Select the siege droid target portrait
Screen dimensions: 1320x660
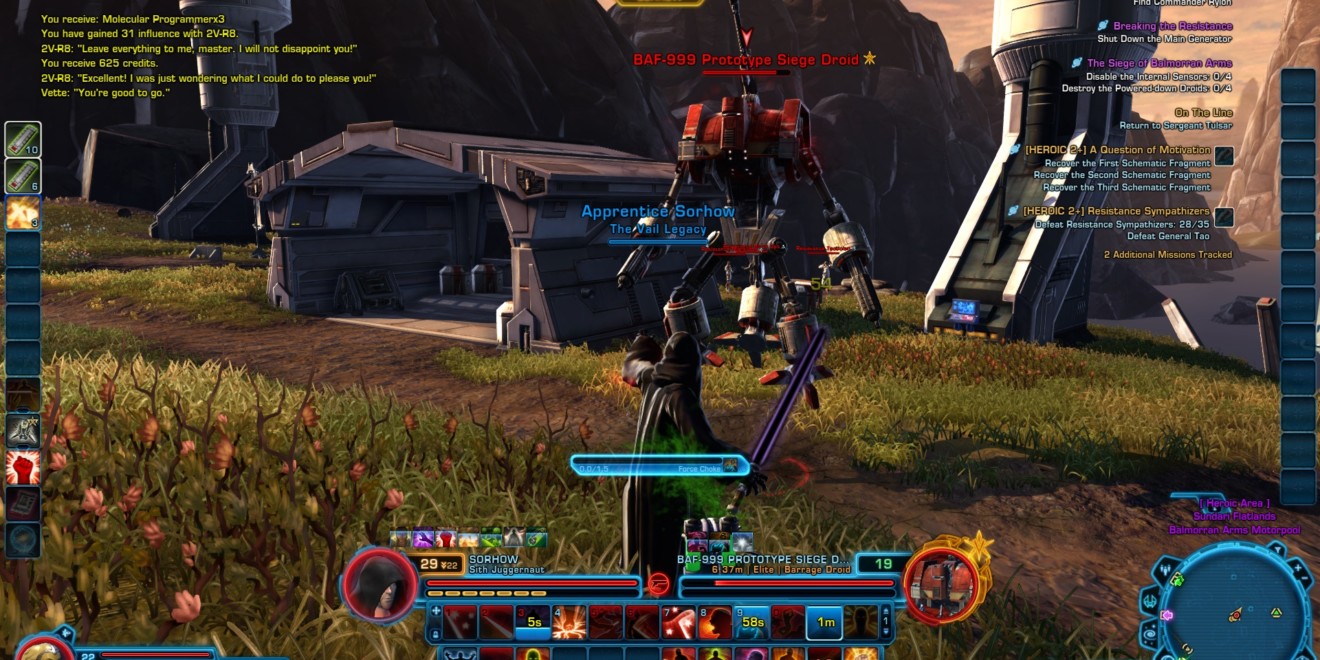(940, 584)
